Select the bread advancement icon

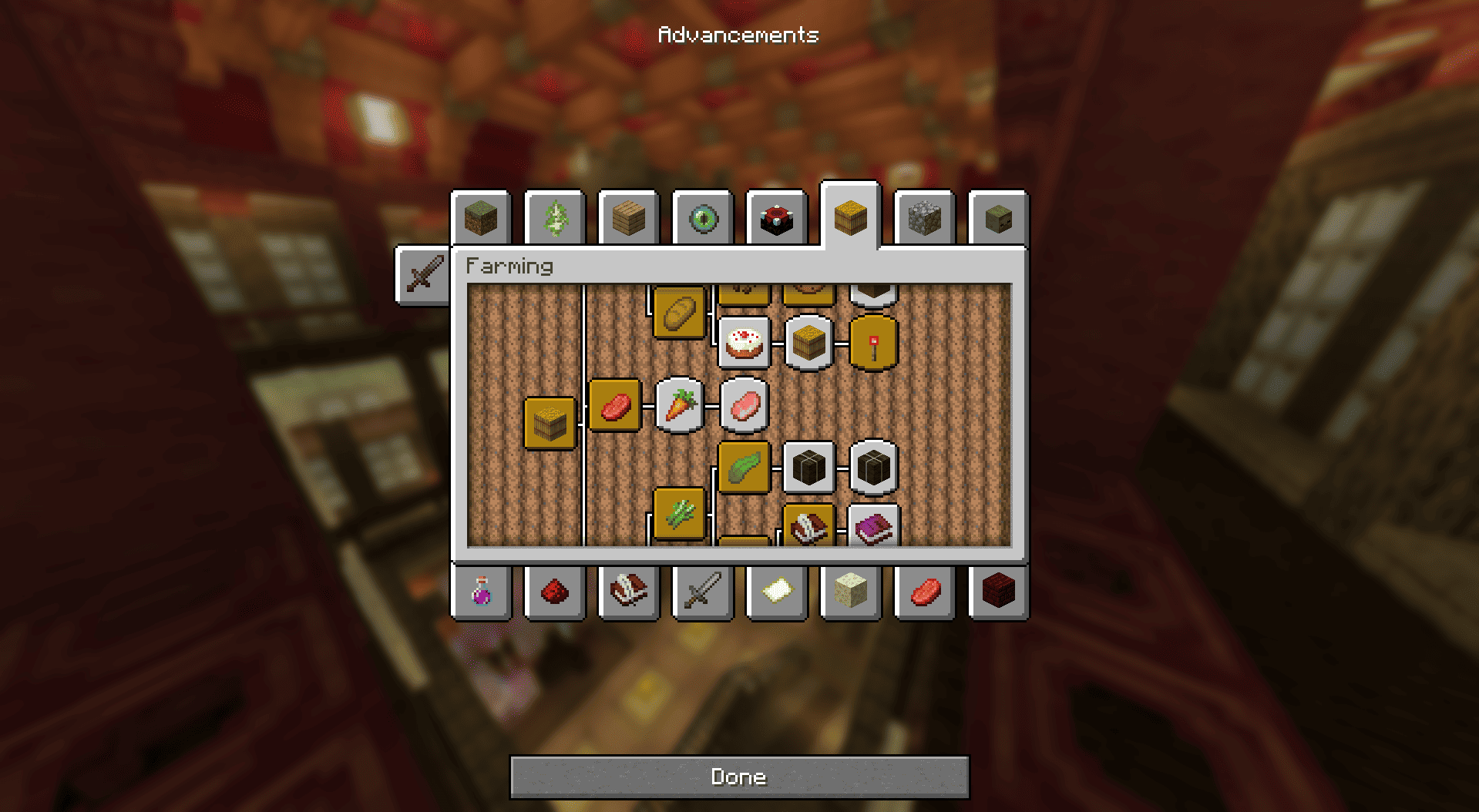point(679,314)
